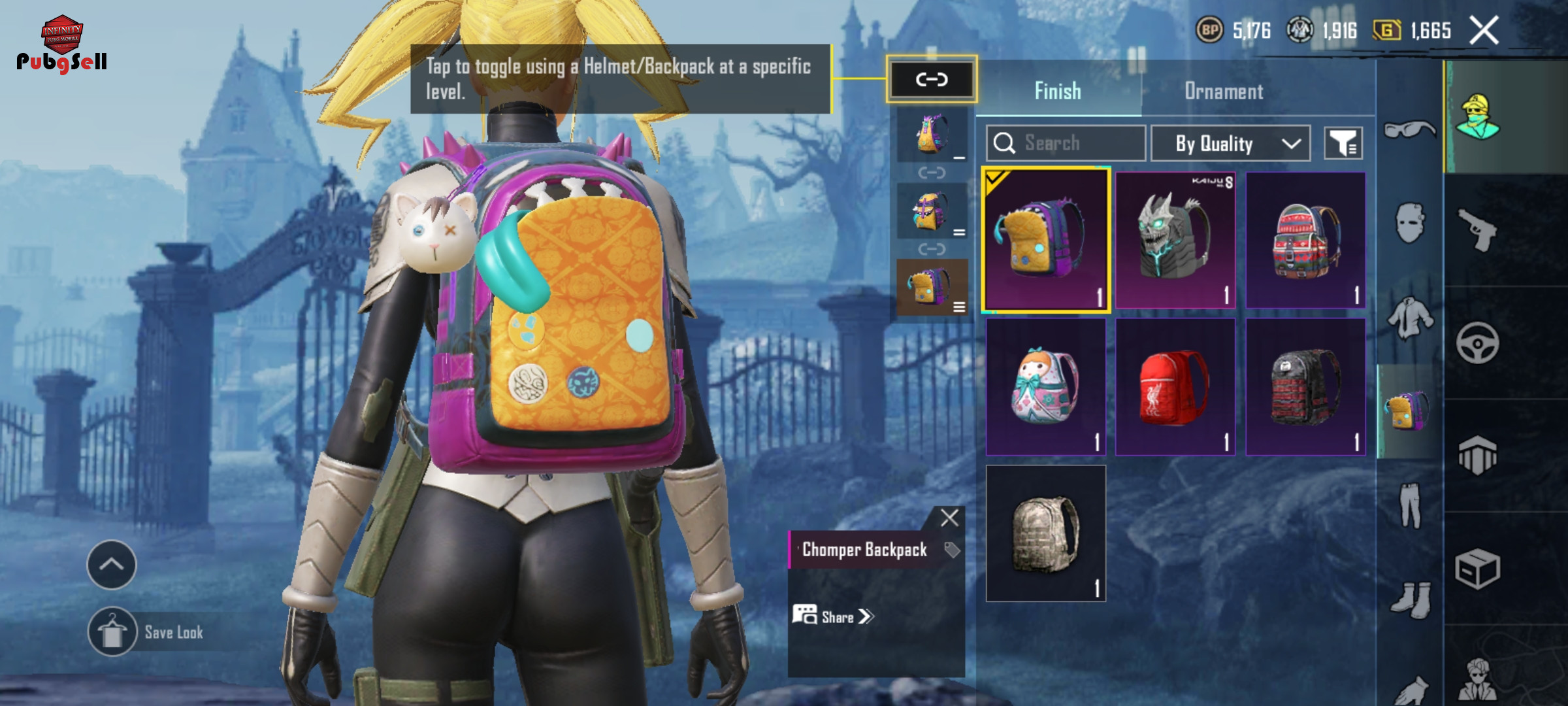The width and height of the screenshot is (1568, 706).
Task: Share the Chomper Backpack
Action: 833,616
